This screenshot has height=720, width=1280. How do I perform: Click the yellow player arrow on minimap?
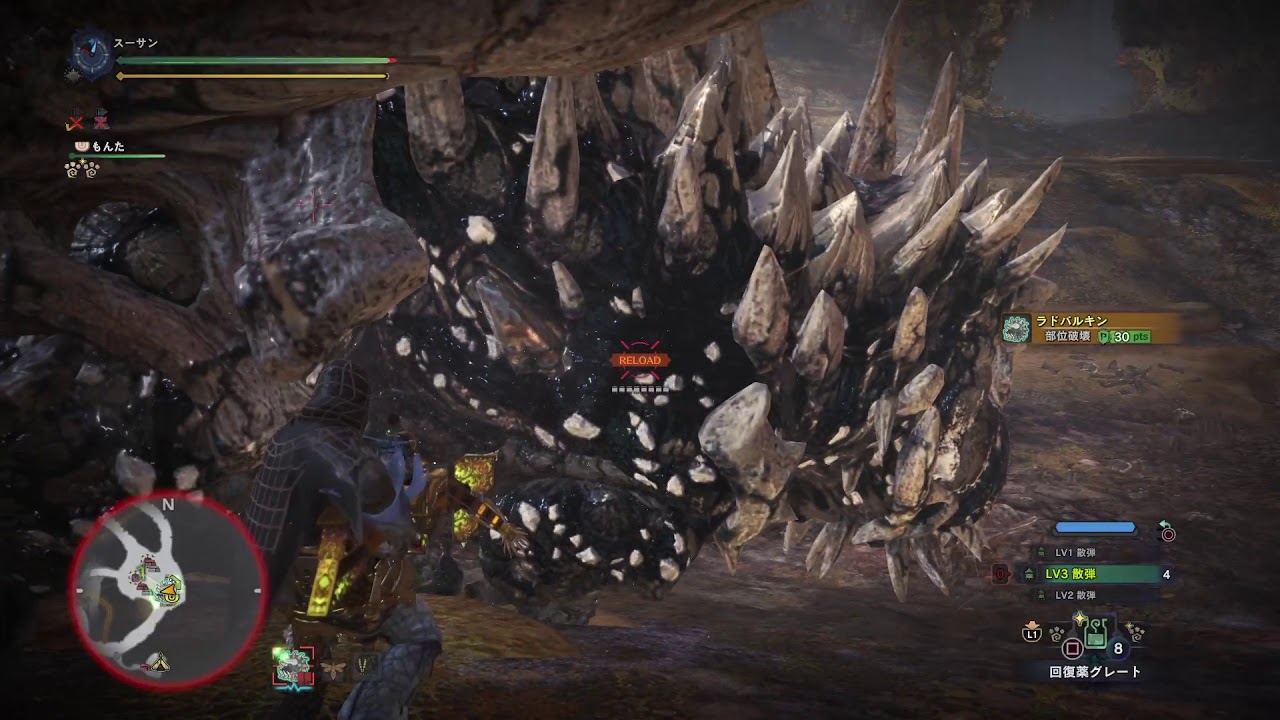click(172, 593)
